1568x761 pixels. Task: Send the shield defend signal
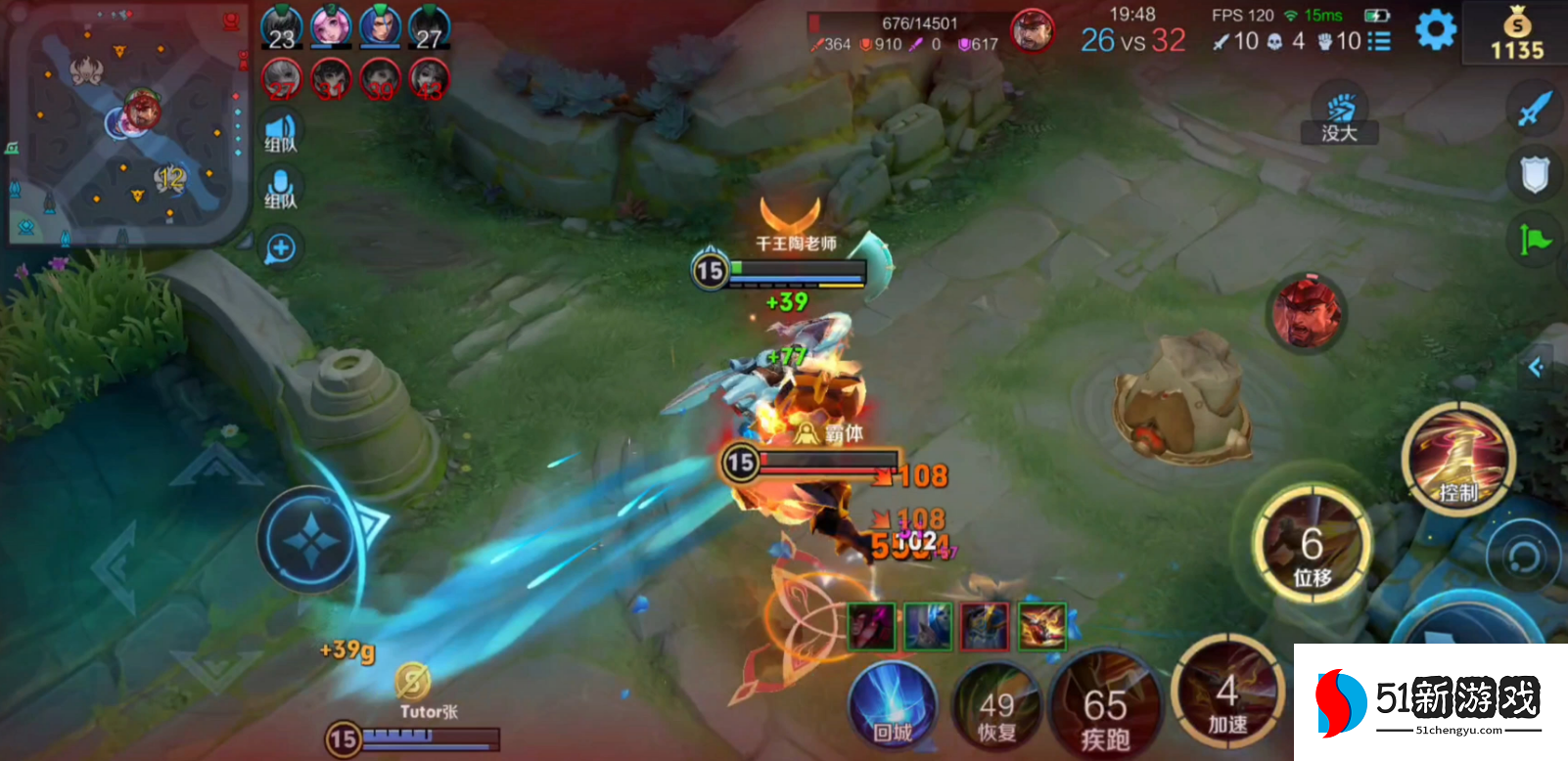pos(1534,176)
